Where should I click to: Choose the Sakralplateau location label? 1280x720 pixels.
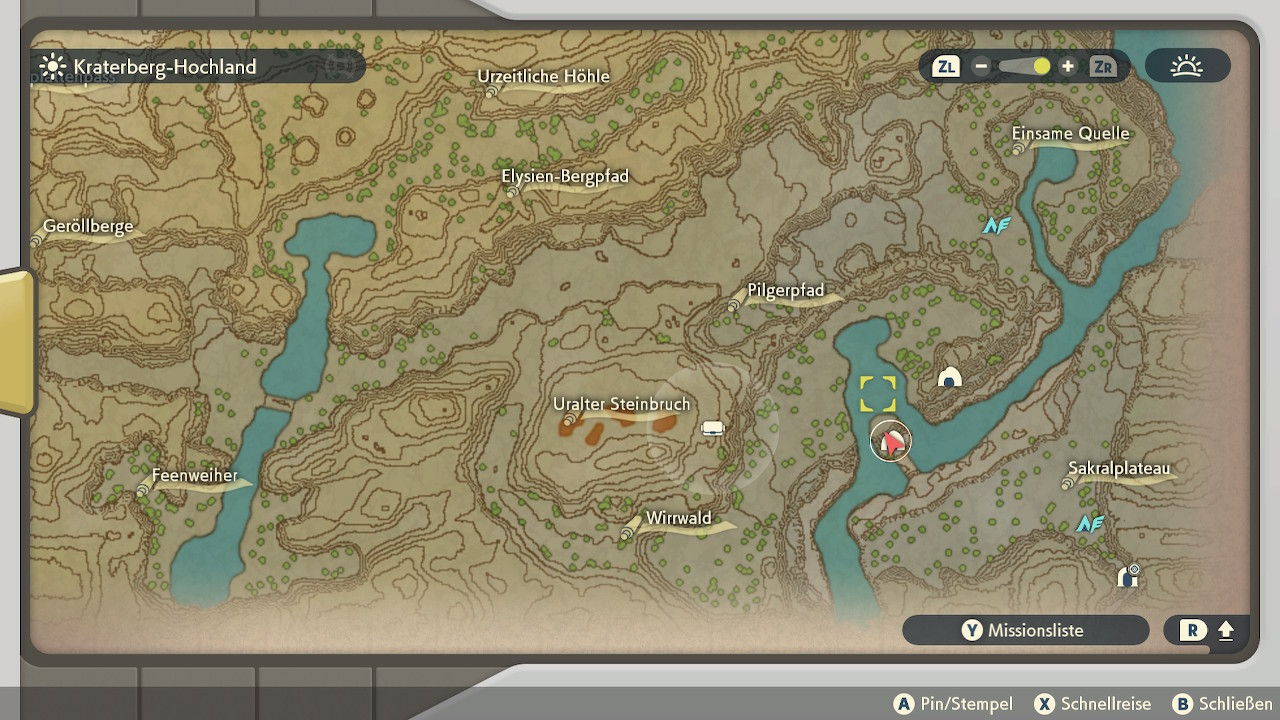click(1118, 468)
